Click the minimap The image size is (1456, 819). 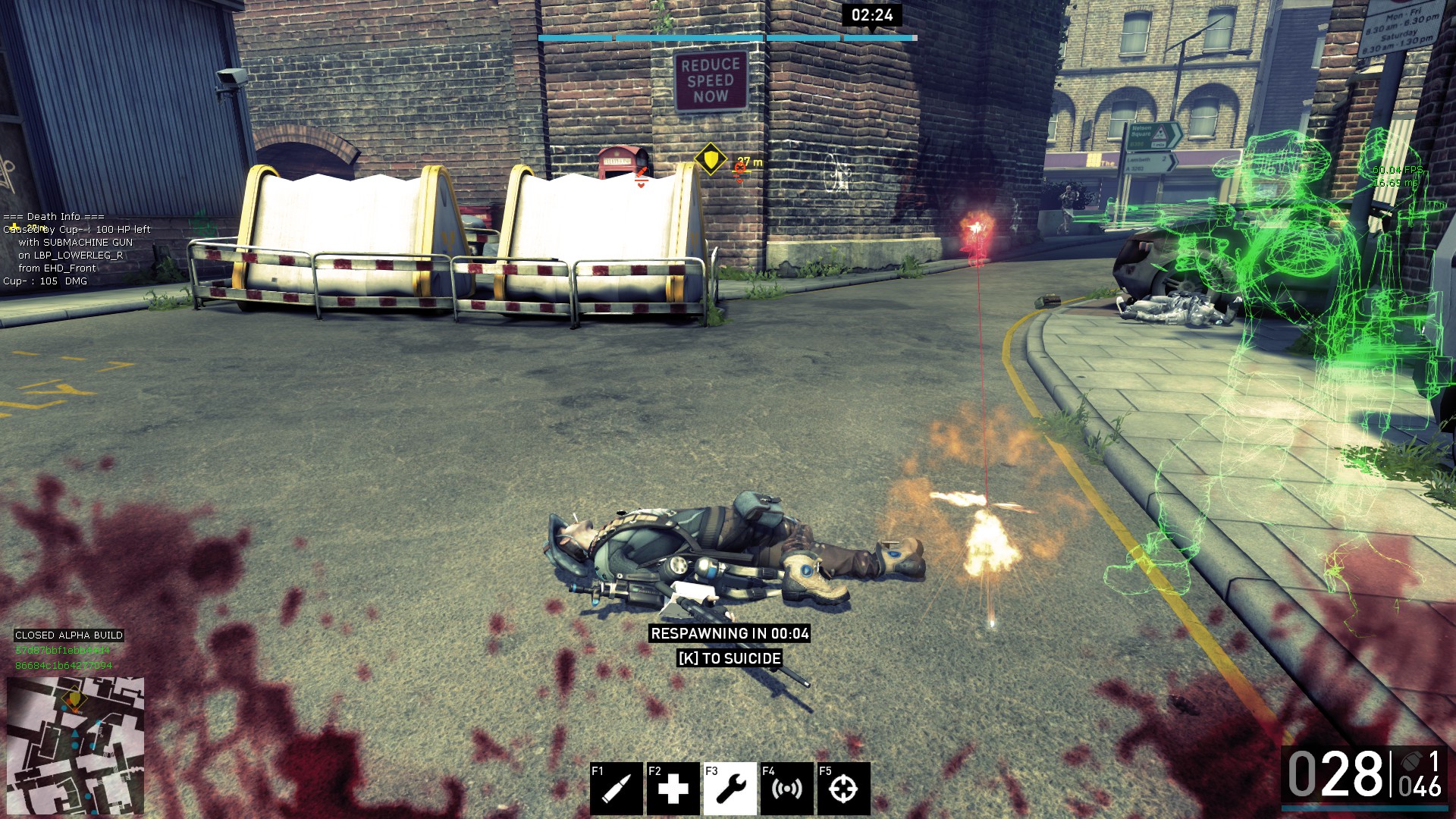click(x=75, y=746)
